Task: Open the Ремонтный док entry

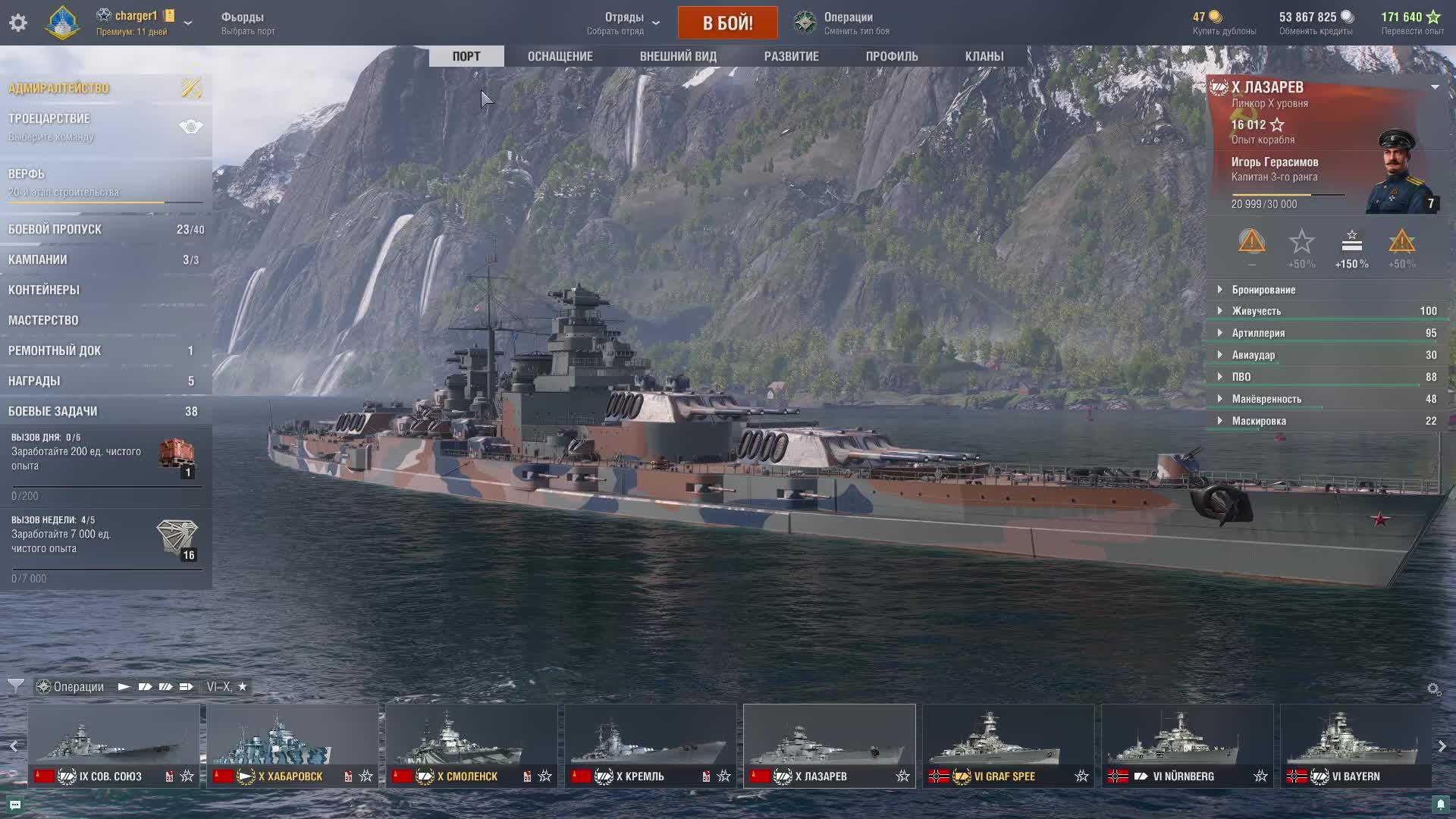Action: click(x=55, y=350)
